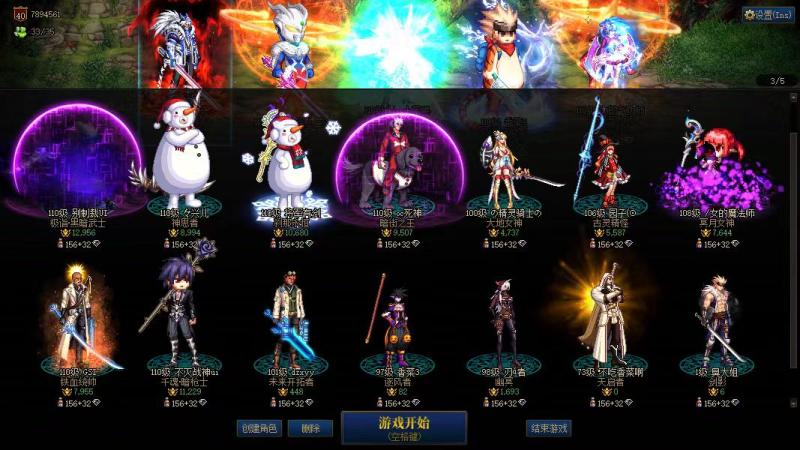Pick the 逐风者 level 97 character
Screen dimensions: 800x450
coord(396,320)
